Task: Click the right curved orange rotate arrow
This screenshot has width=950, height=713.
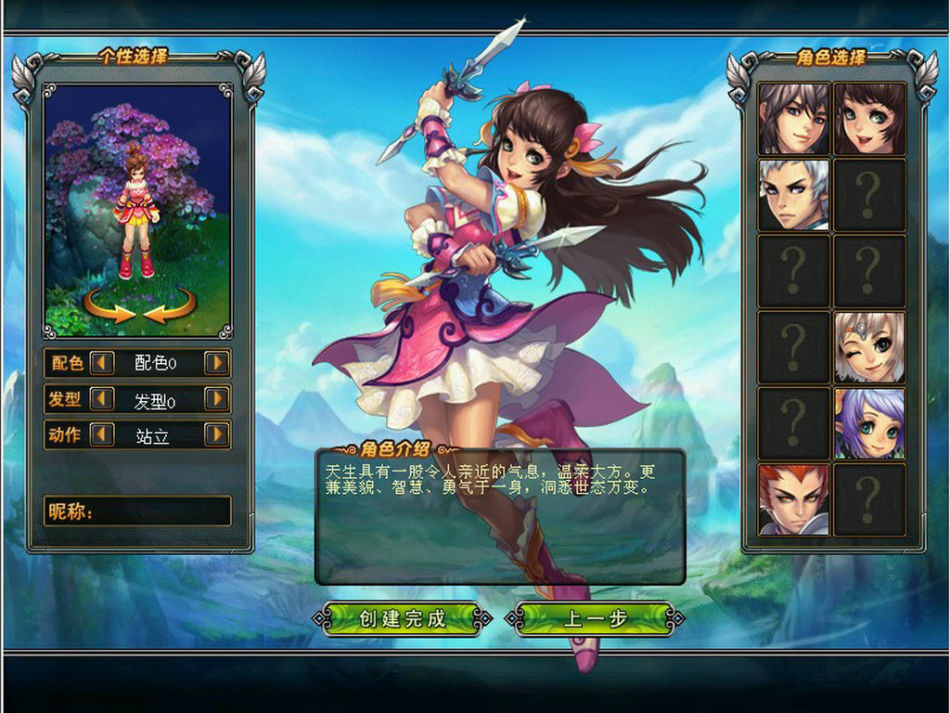Action: click(170, 305)
